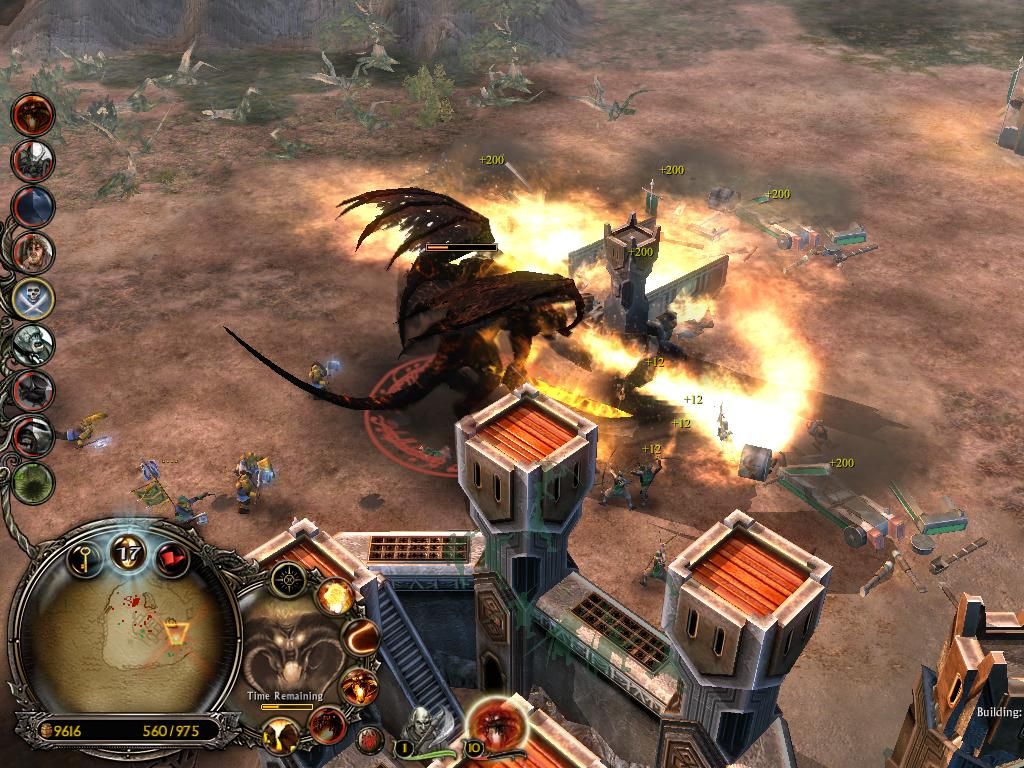
Task: Select the skull and crossed swords icon
Action: (x=33, y=298)
